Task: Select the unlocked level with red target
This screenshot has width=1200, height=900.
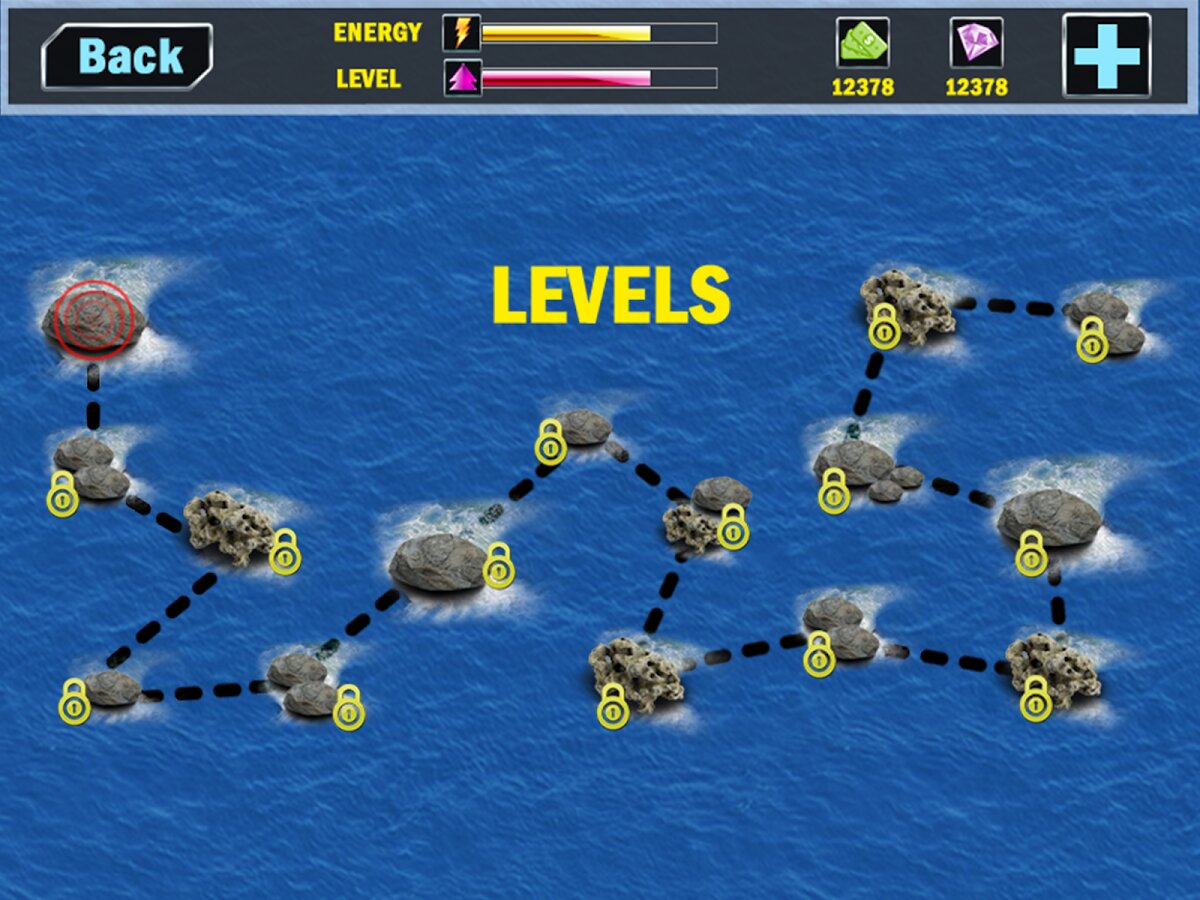Action: pyautogui.click(x=94, y=319)
